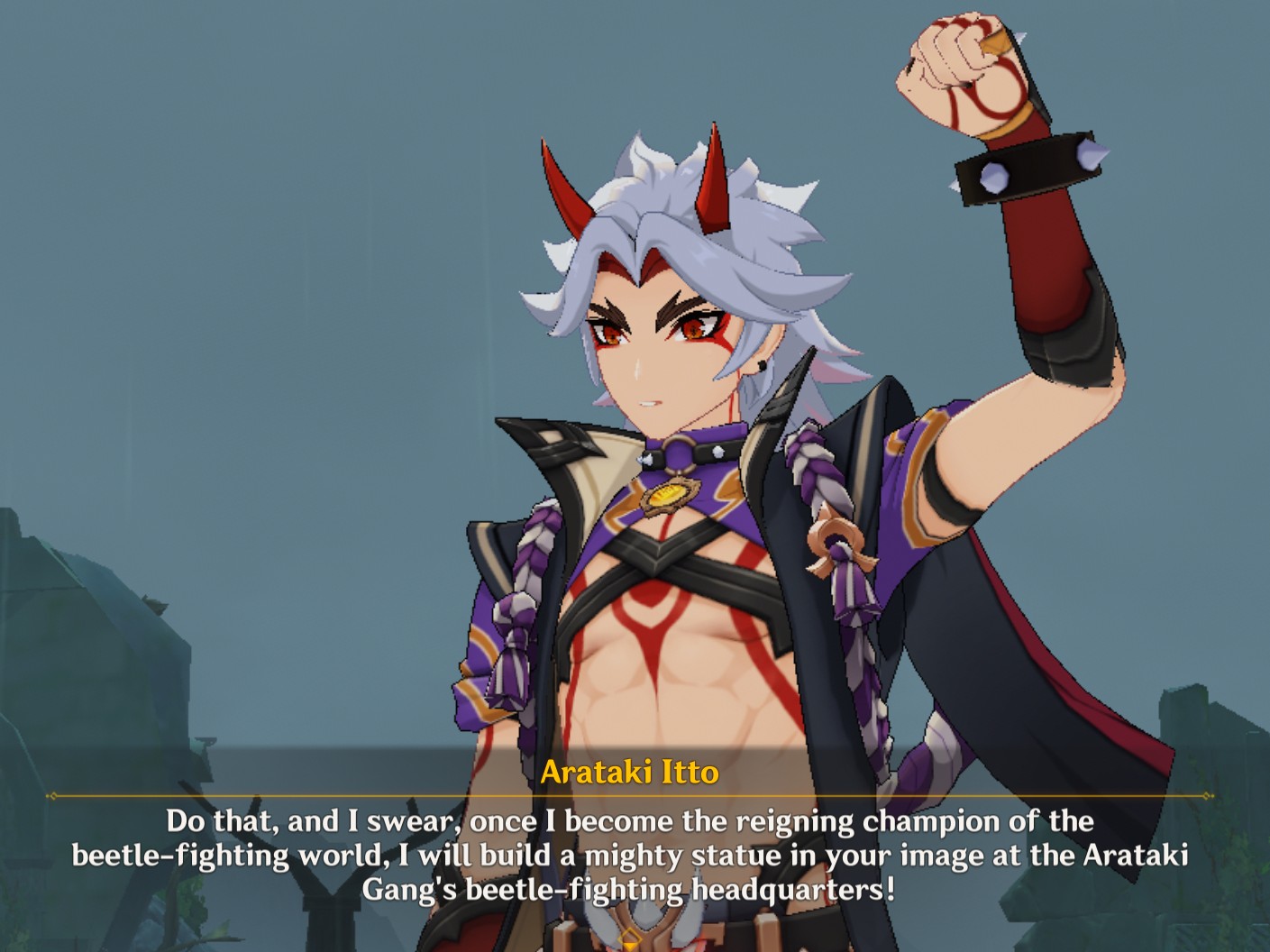
Task: Click the right diamond ornament on the divider
Action: tap(1208, 797)
